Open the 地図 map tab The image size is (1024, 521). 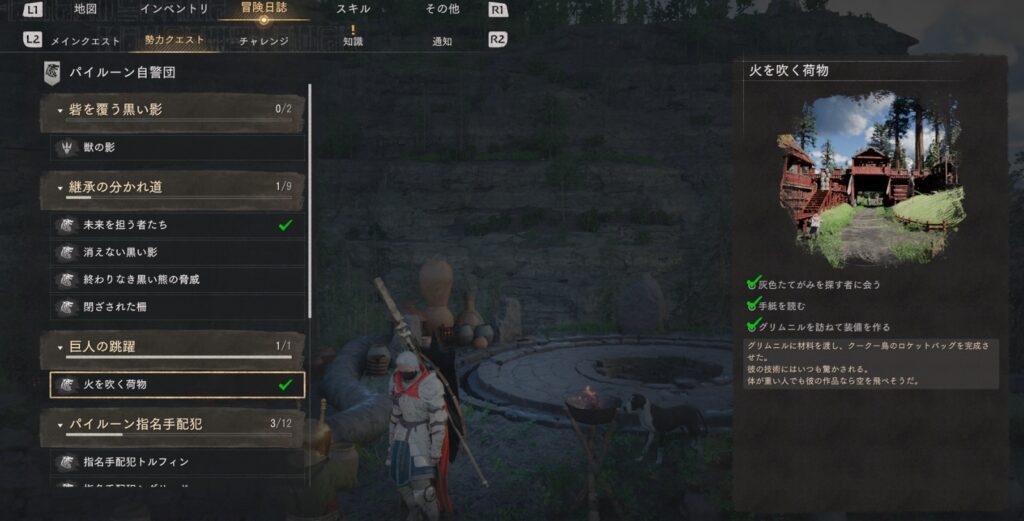coord(86,9)
